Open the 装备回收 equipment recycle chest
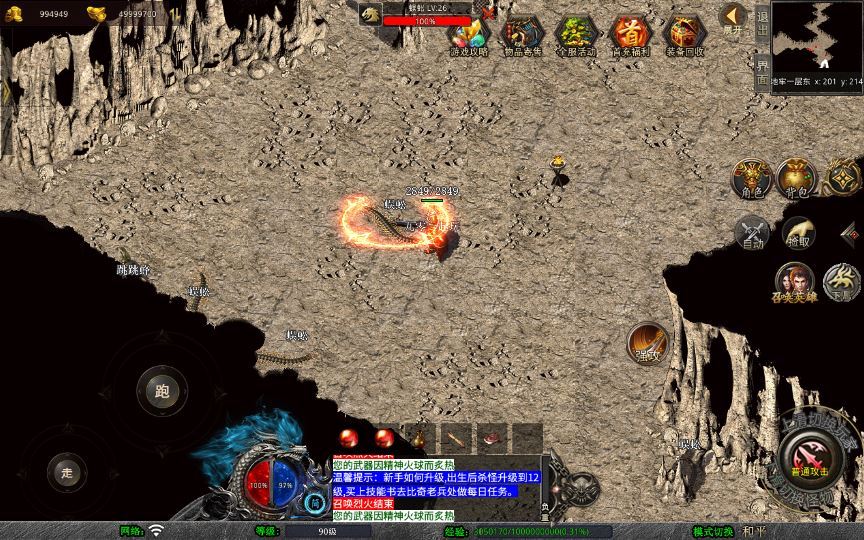This screenshot has height=540, width=864. point(684,35)
